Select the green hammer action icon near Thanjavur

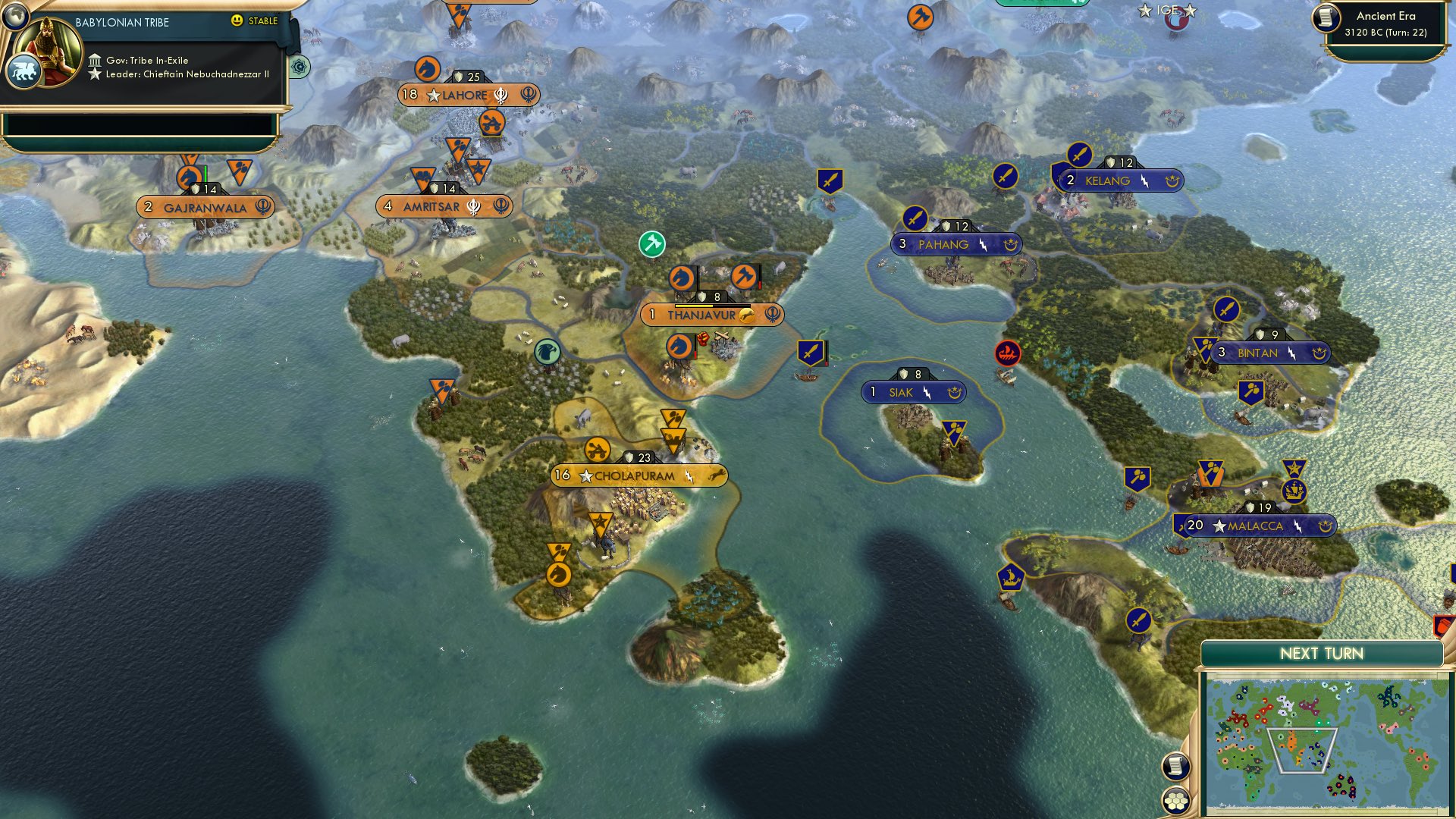click(651, 244)
